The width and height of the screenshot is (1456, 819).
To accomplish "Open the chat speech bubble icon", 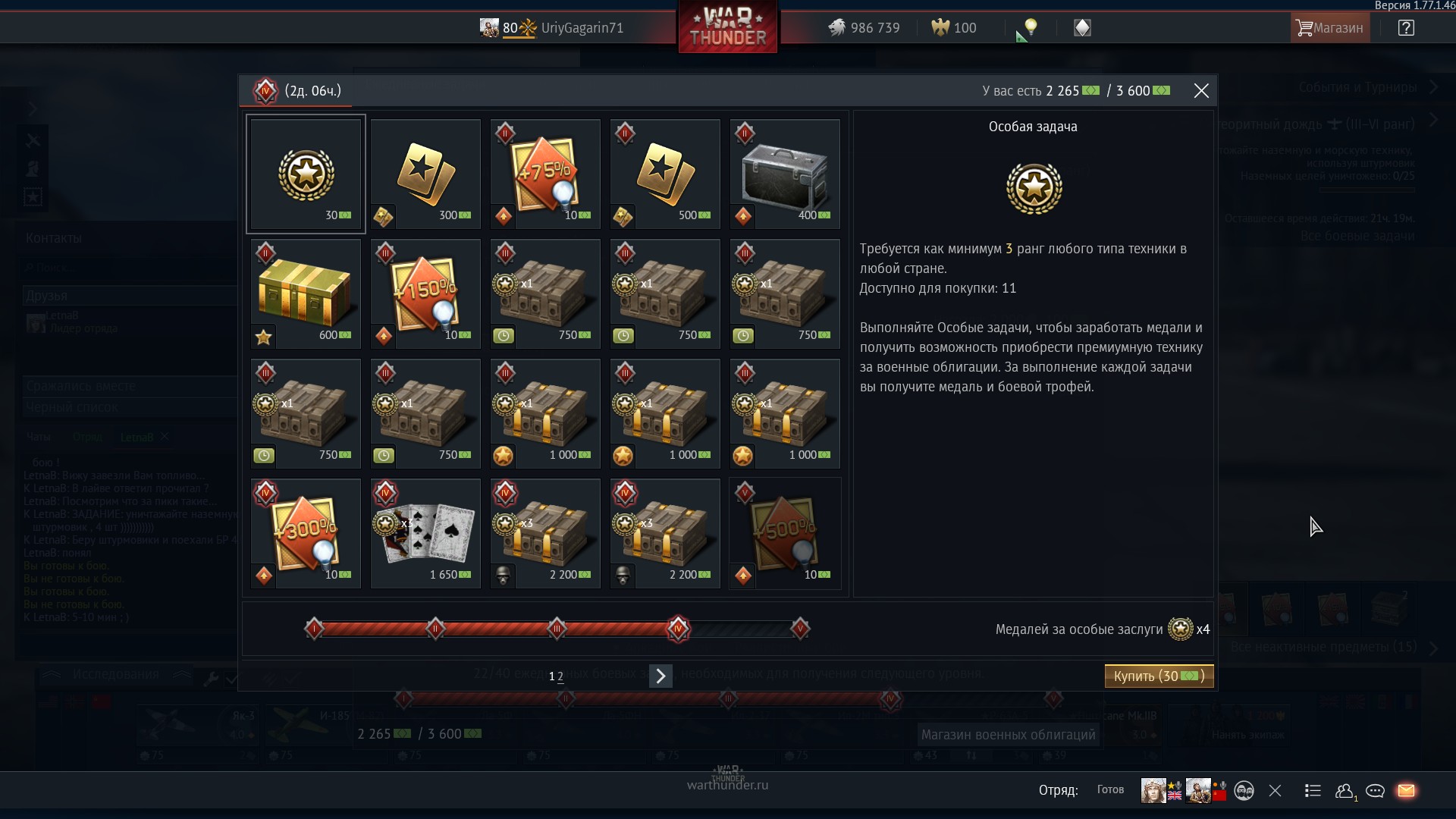I will (x=1375, y=791).
